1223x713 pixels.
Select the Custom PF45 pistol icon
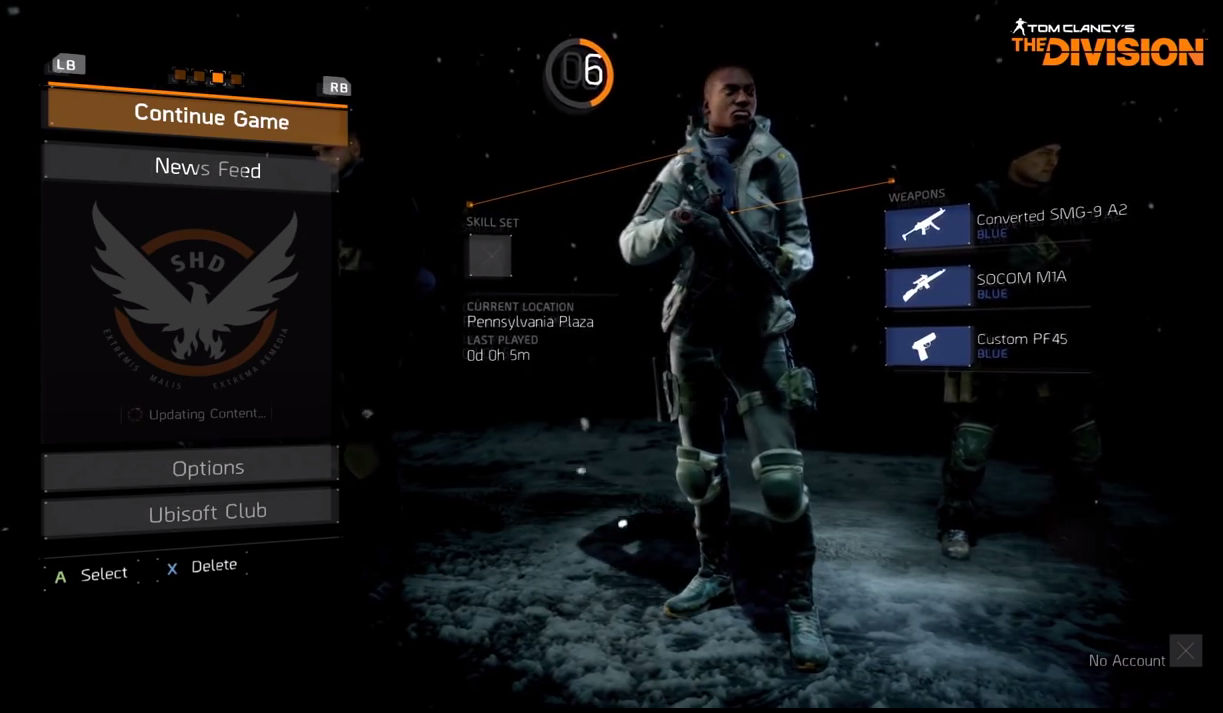[926, 347]
